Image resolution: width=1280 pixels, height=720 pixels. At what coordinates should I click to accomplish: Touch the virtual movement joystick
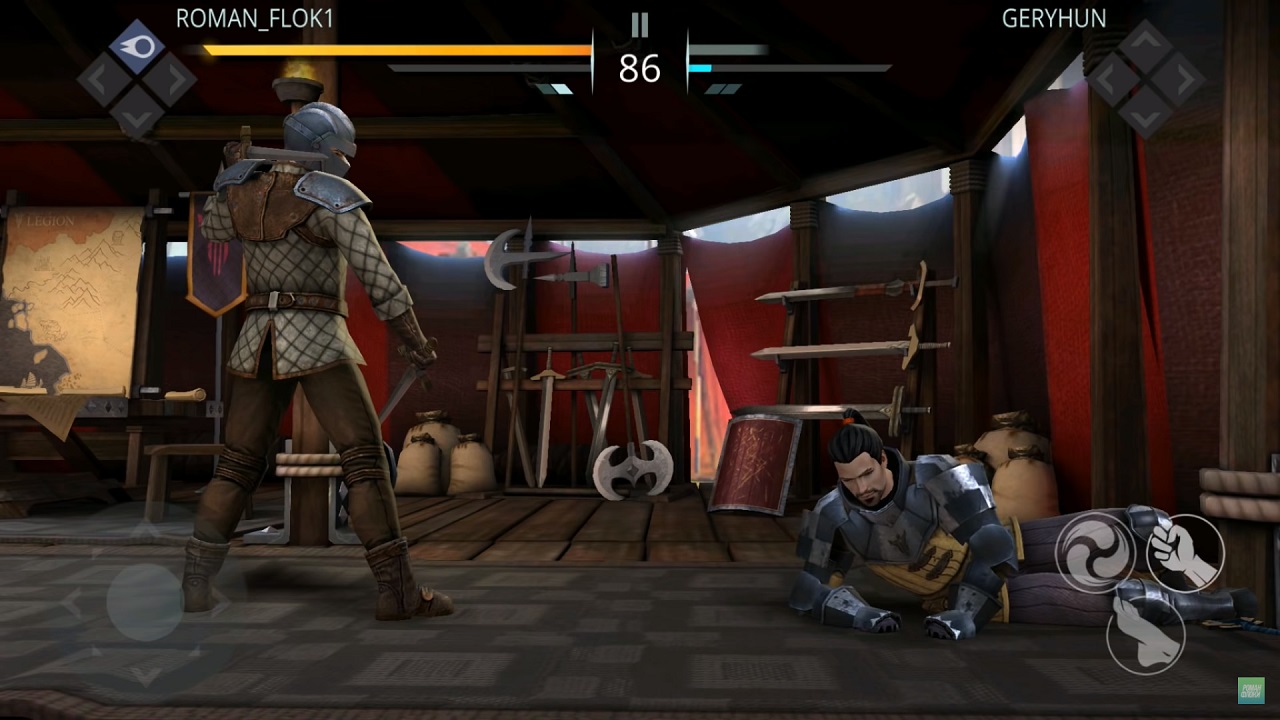(145, 602)
